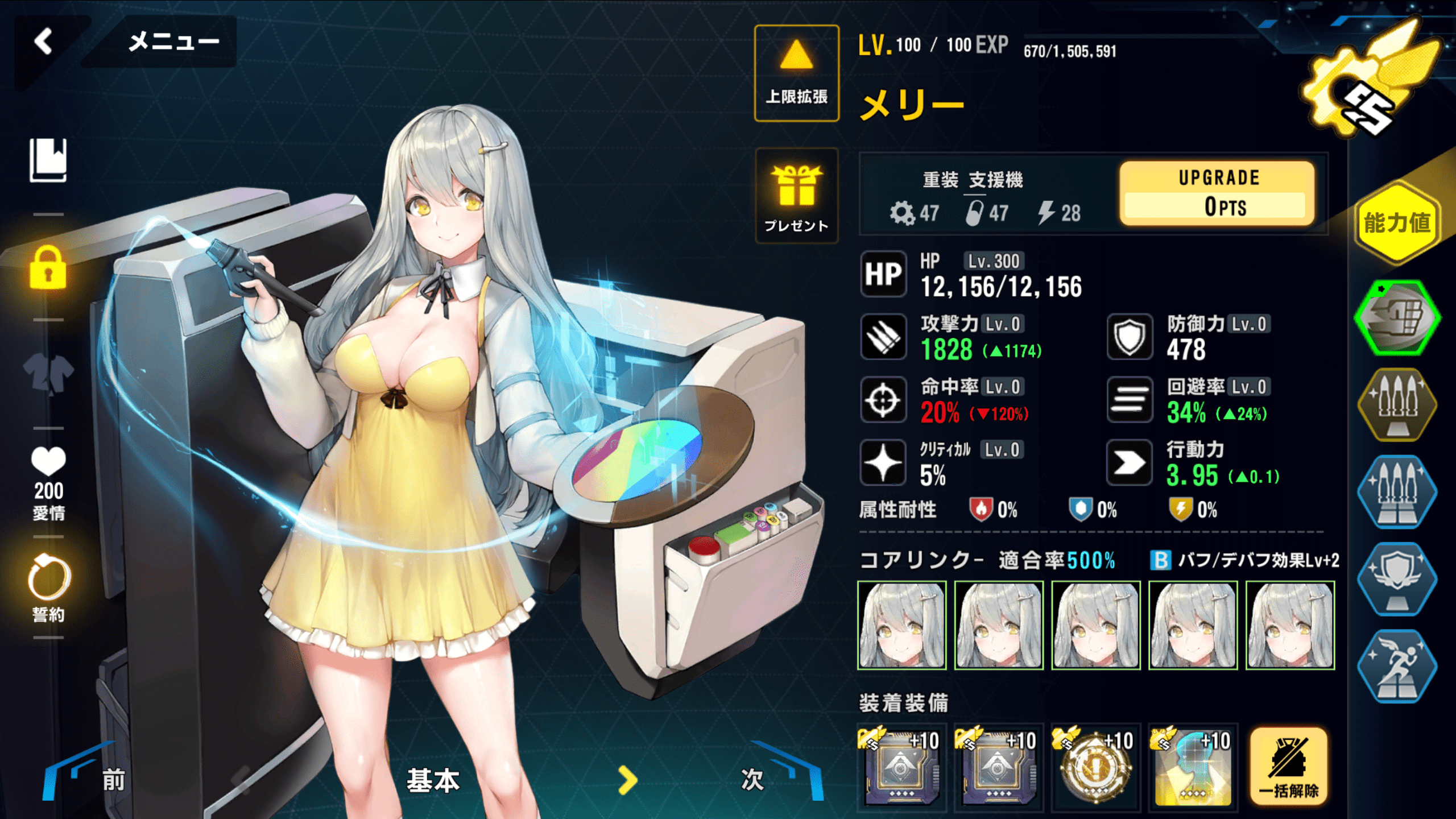
Task: Toggle the yellow padlock lock icon
Action: tap(48, 268)
